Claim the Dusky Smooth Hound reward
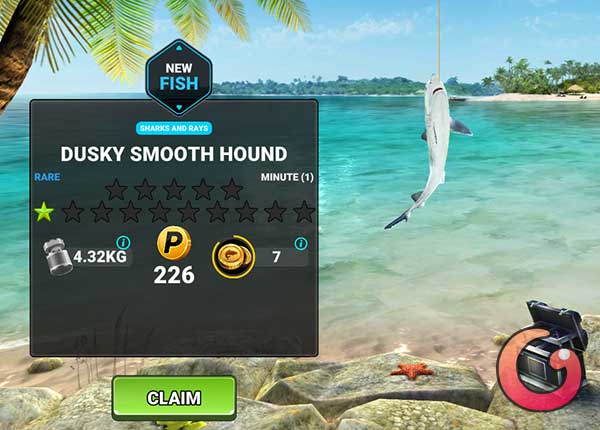 pos(174,397)
